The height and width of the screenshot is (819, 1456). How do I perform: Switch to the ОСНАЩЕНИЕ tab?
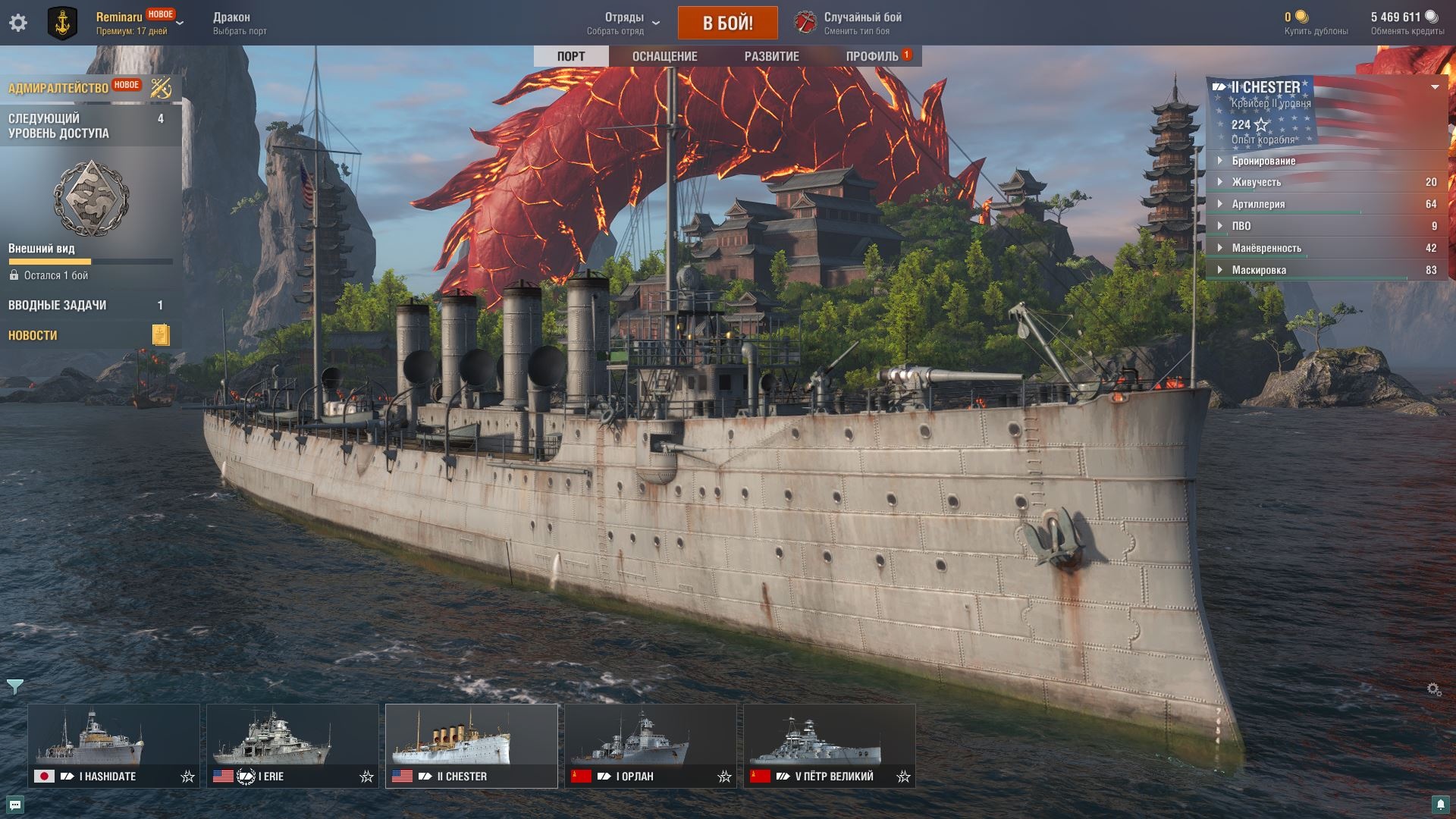click(x=664, y=56)
